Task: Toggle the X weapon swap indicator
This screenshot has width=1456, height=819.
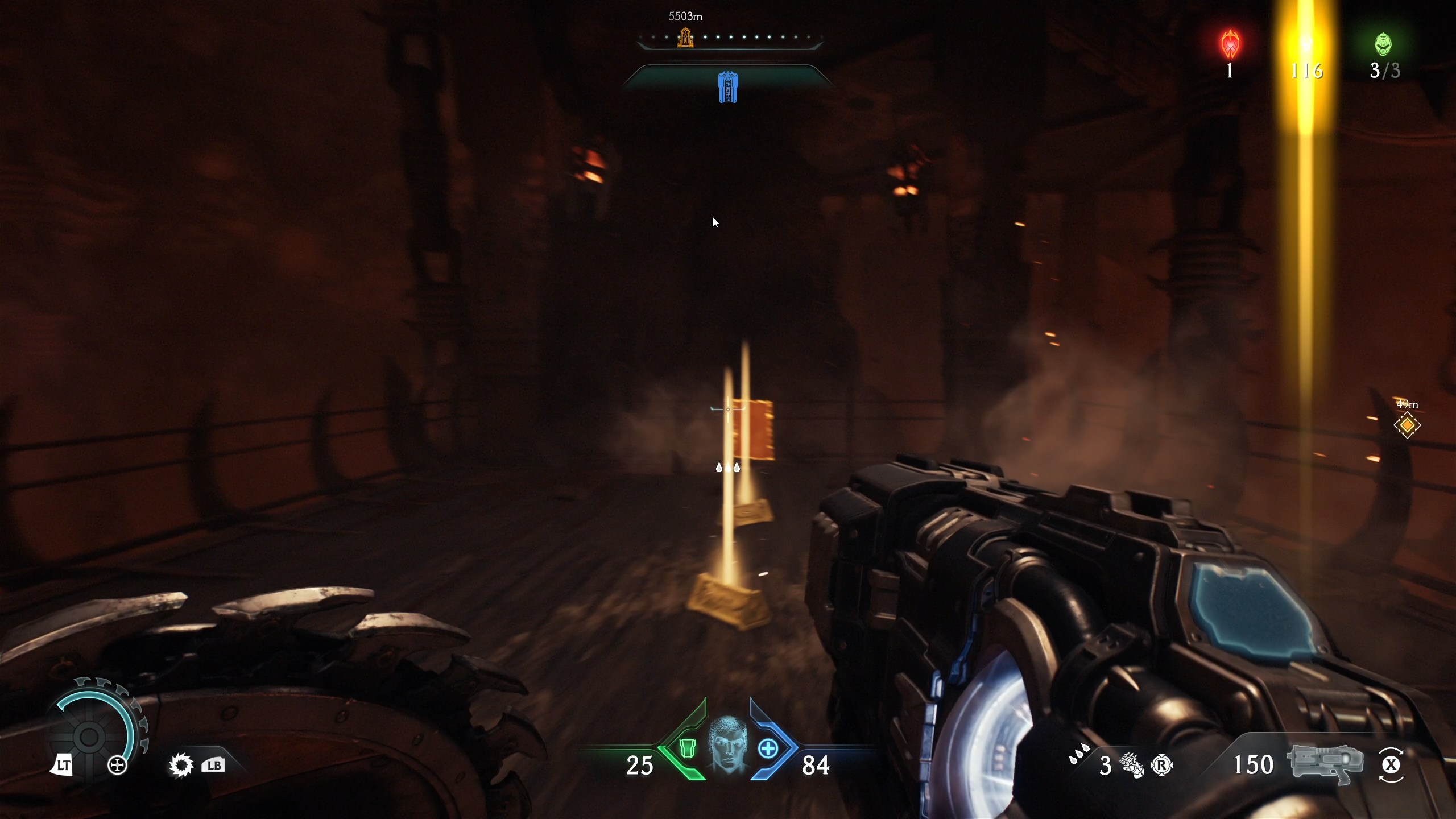Action: (1392, 765)
